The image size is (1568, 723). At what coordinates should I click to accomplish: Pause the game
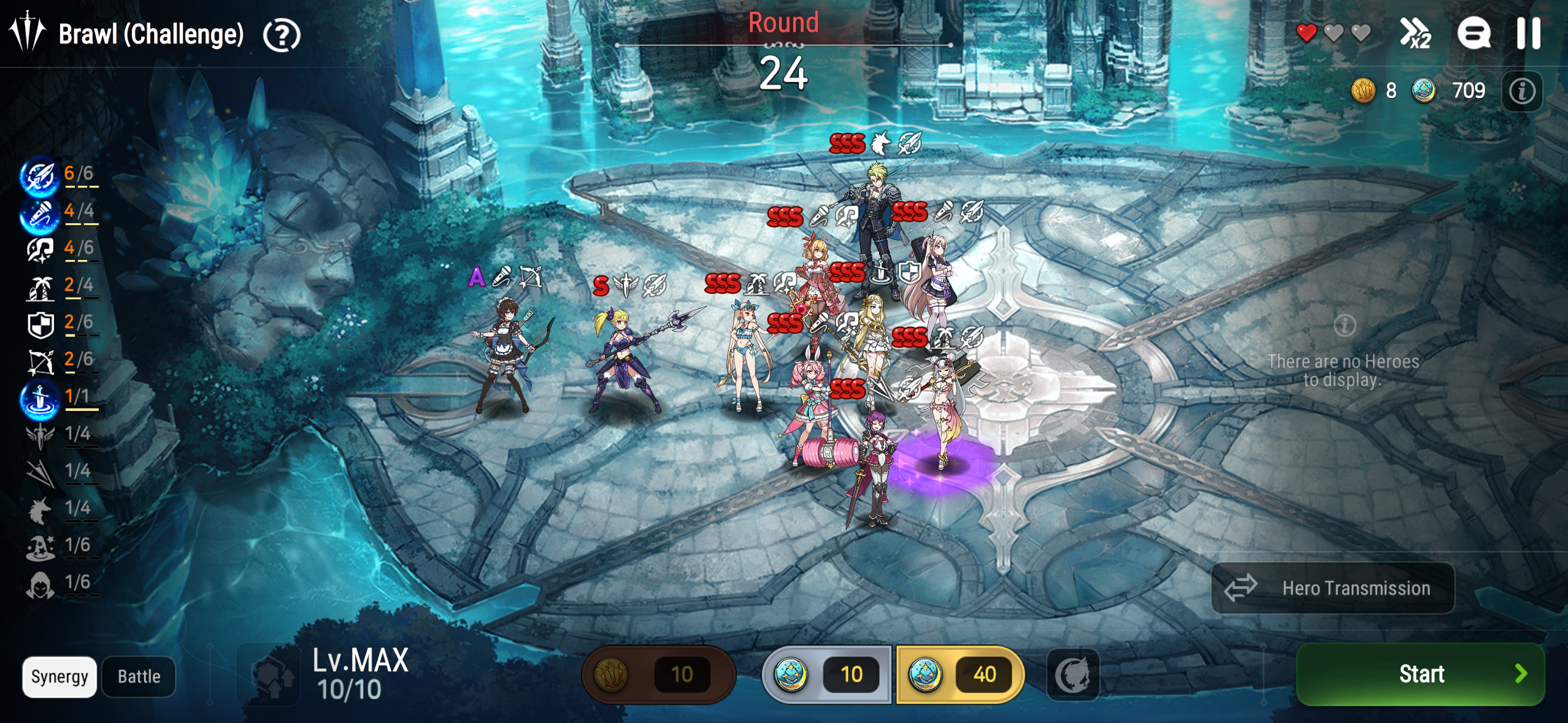click(x=1528, y=33)
